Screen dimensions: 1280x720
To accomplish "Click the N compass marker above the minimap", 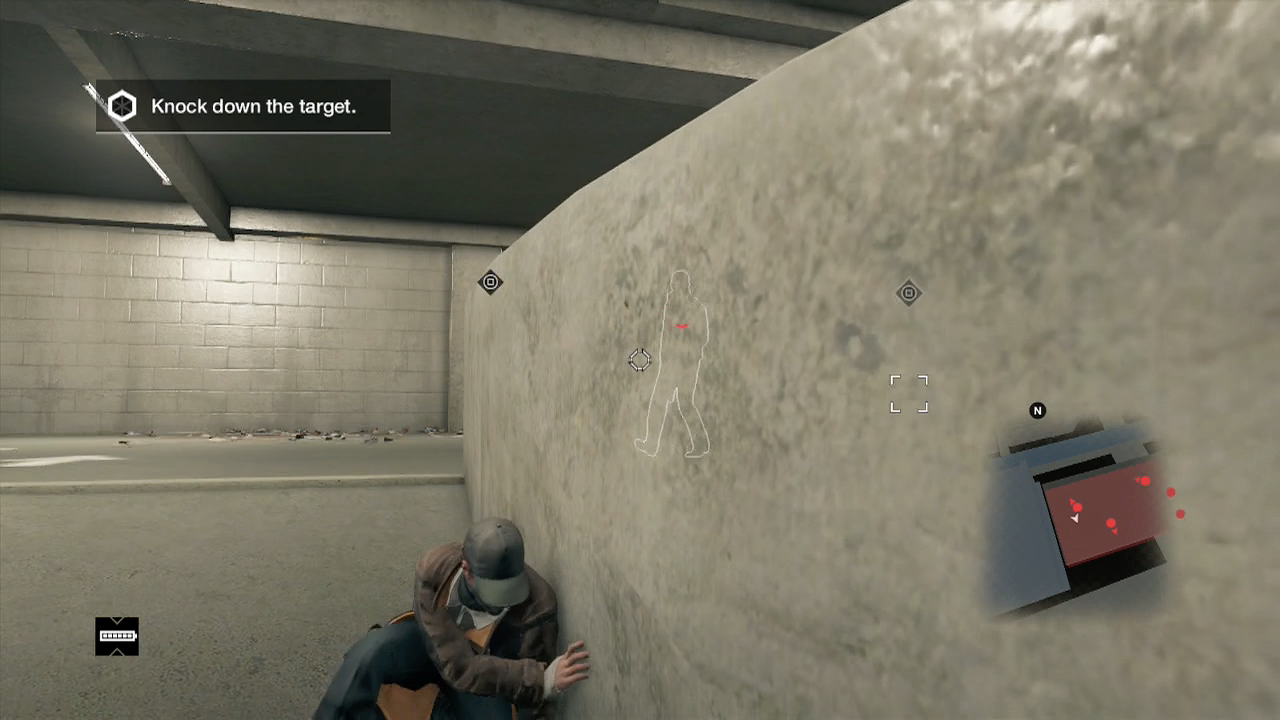I will tap(1037, 410).
